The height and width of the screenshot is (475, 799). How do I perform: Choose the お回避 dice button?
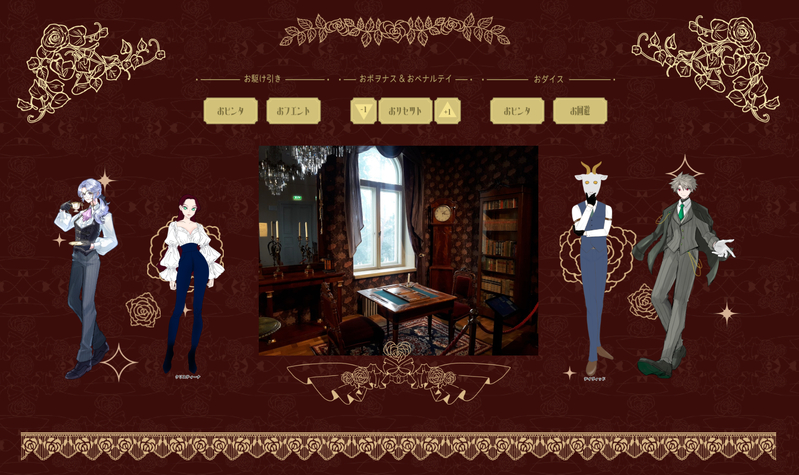580,111
